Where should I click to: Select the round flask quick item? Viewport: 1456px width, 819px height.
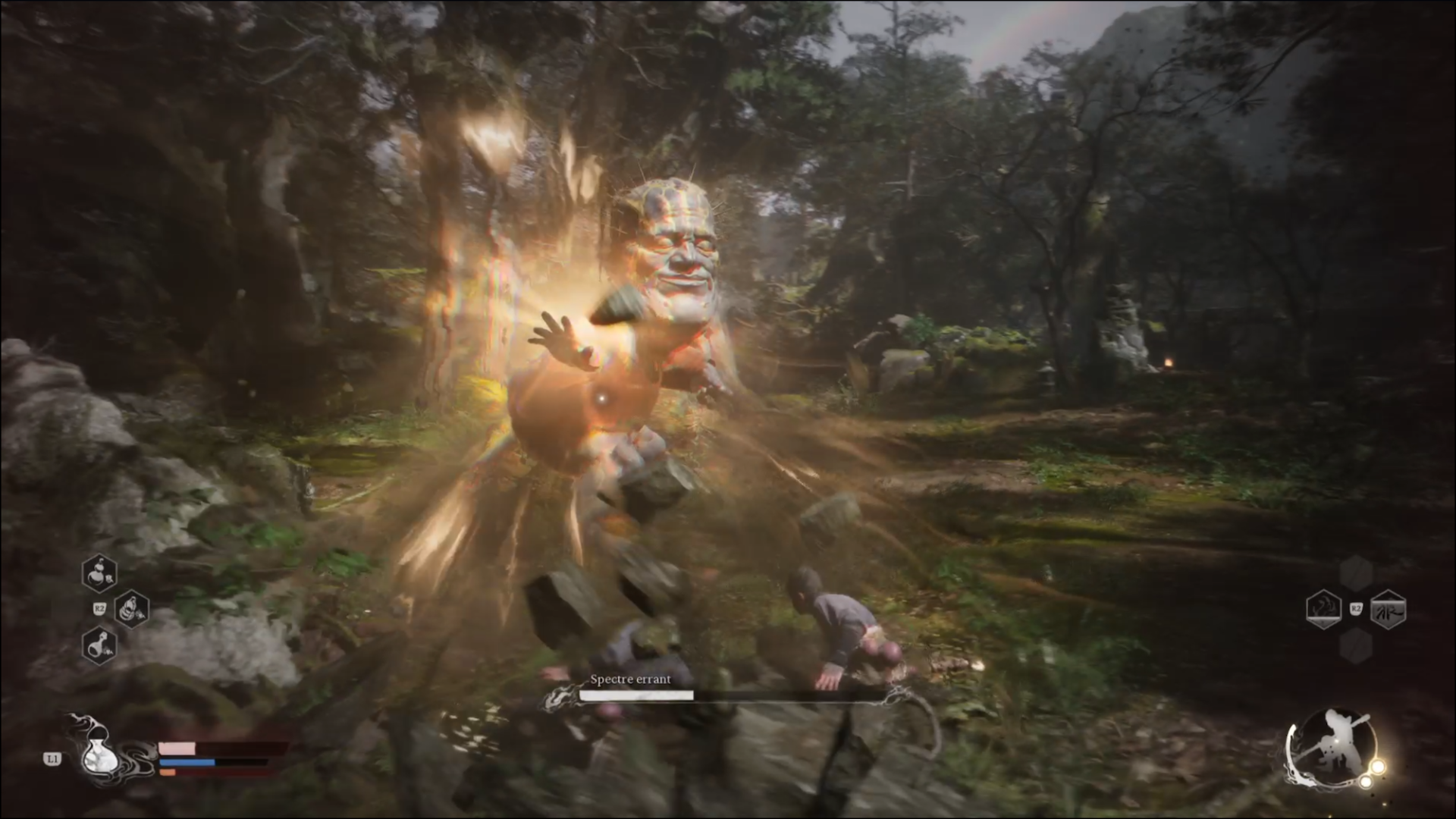point(99,645)
